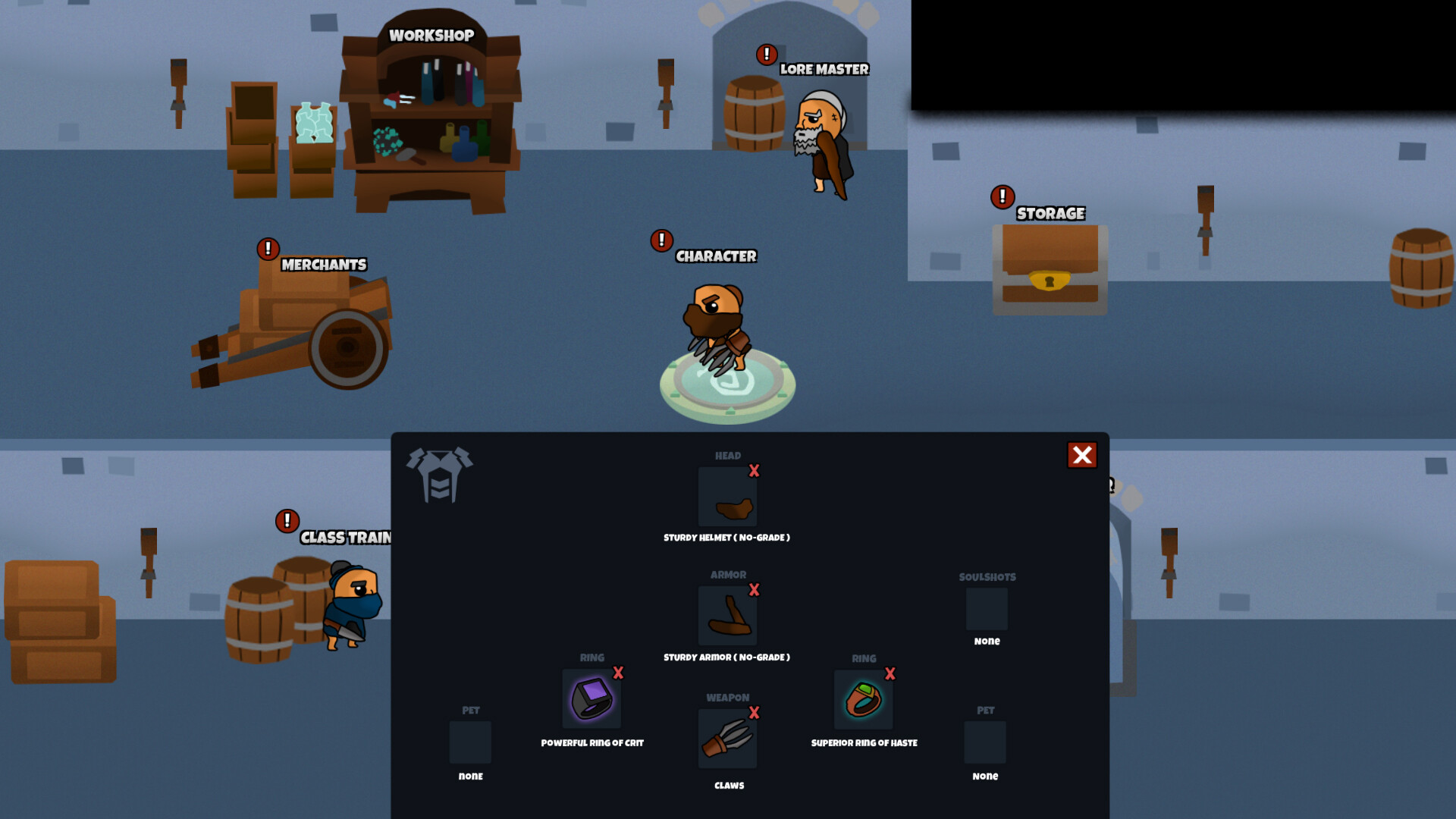Select the Sturdy Armor equipment icon
Screen dimensions: 1456x819
(x=727, y=615)
